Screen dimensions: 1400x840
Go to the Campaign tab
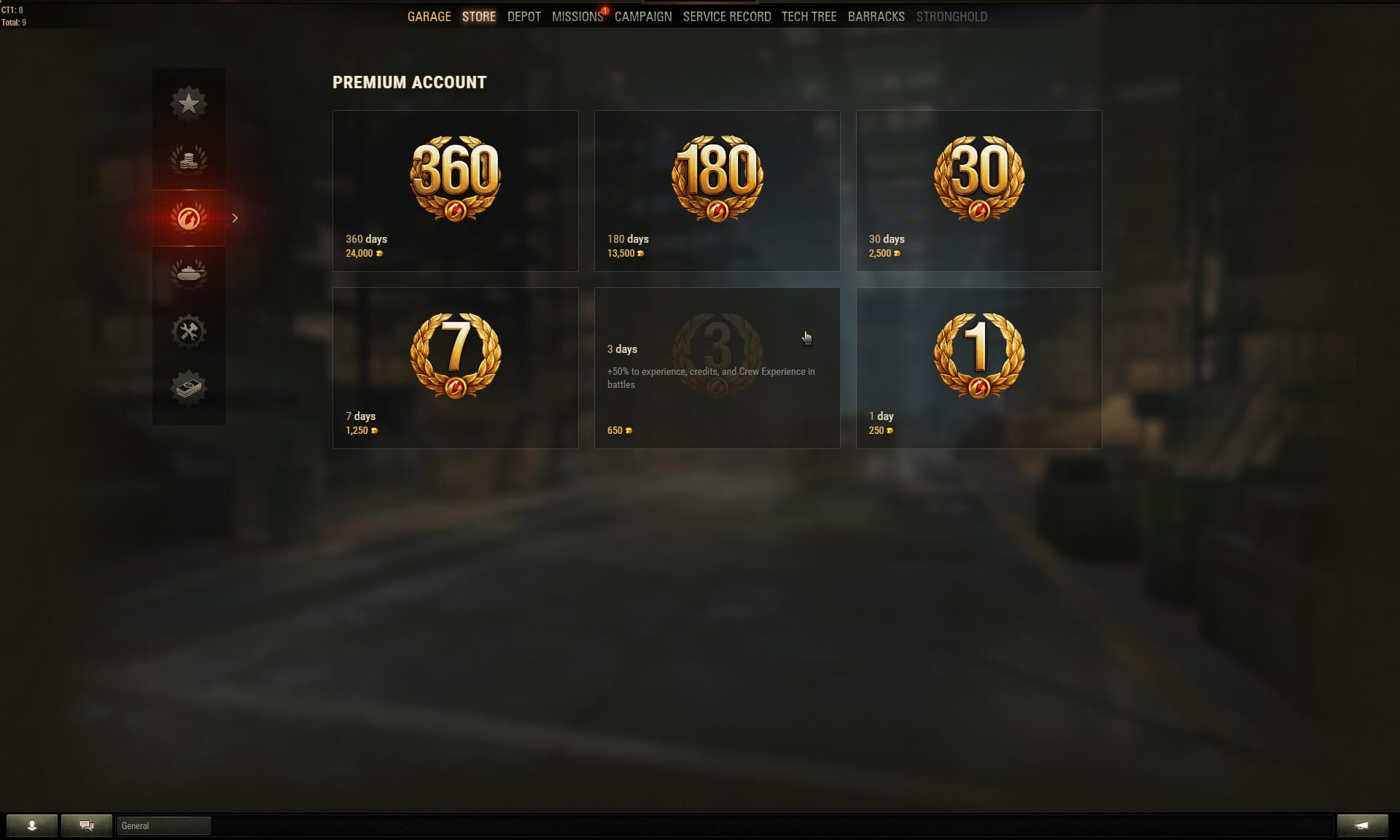pos(642,17)
